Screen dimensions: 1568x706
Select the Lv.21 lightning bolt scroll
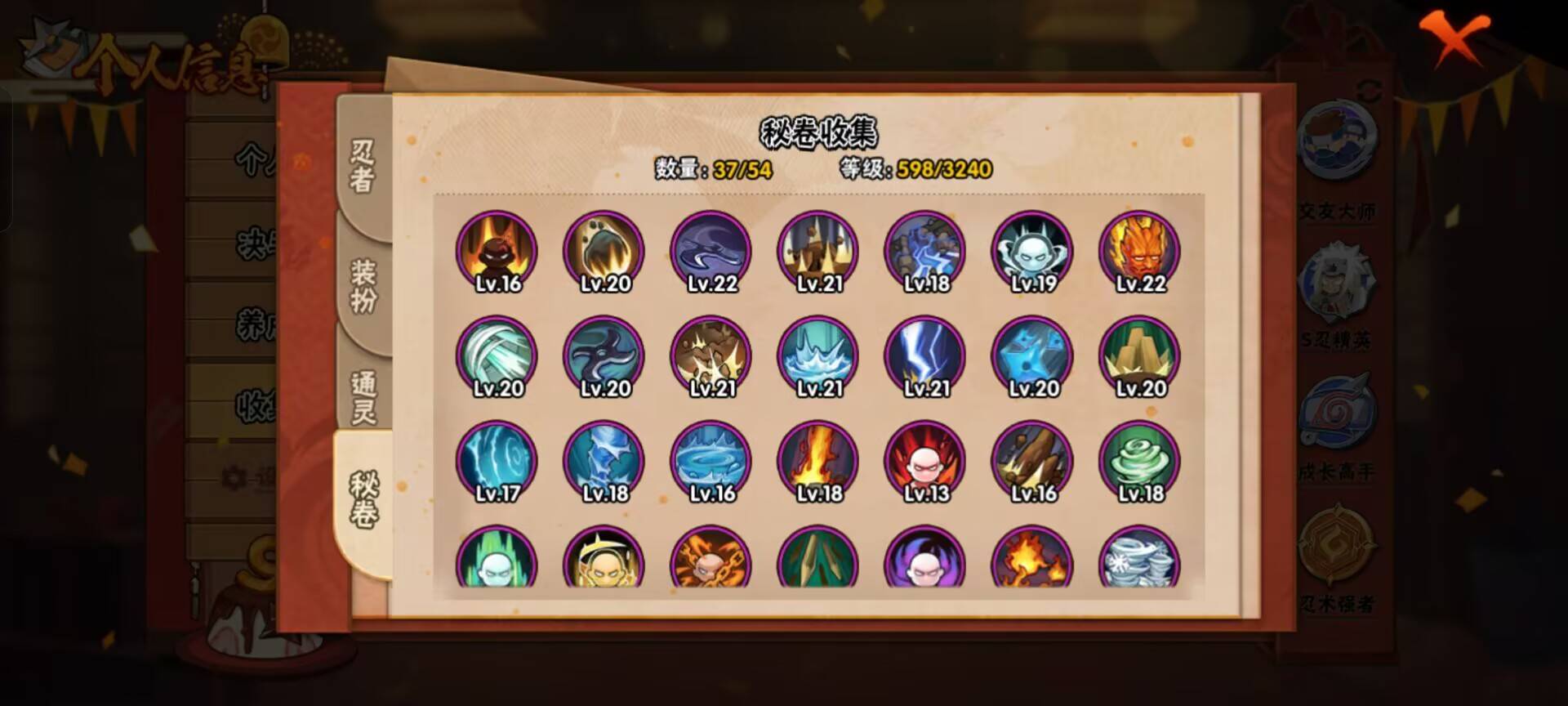pyautogui.click(x=924, y=355)
